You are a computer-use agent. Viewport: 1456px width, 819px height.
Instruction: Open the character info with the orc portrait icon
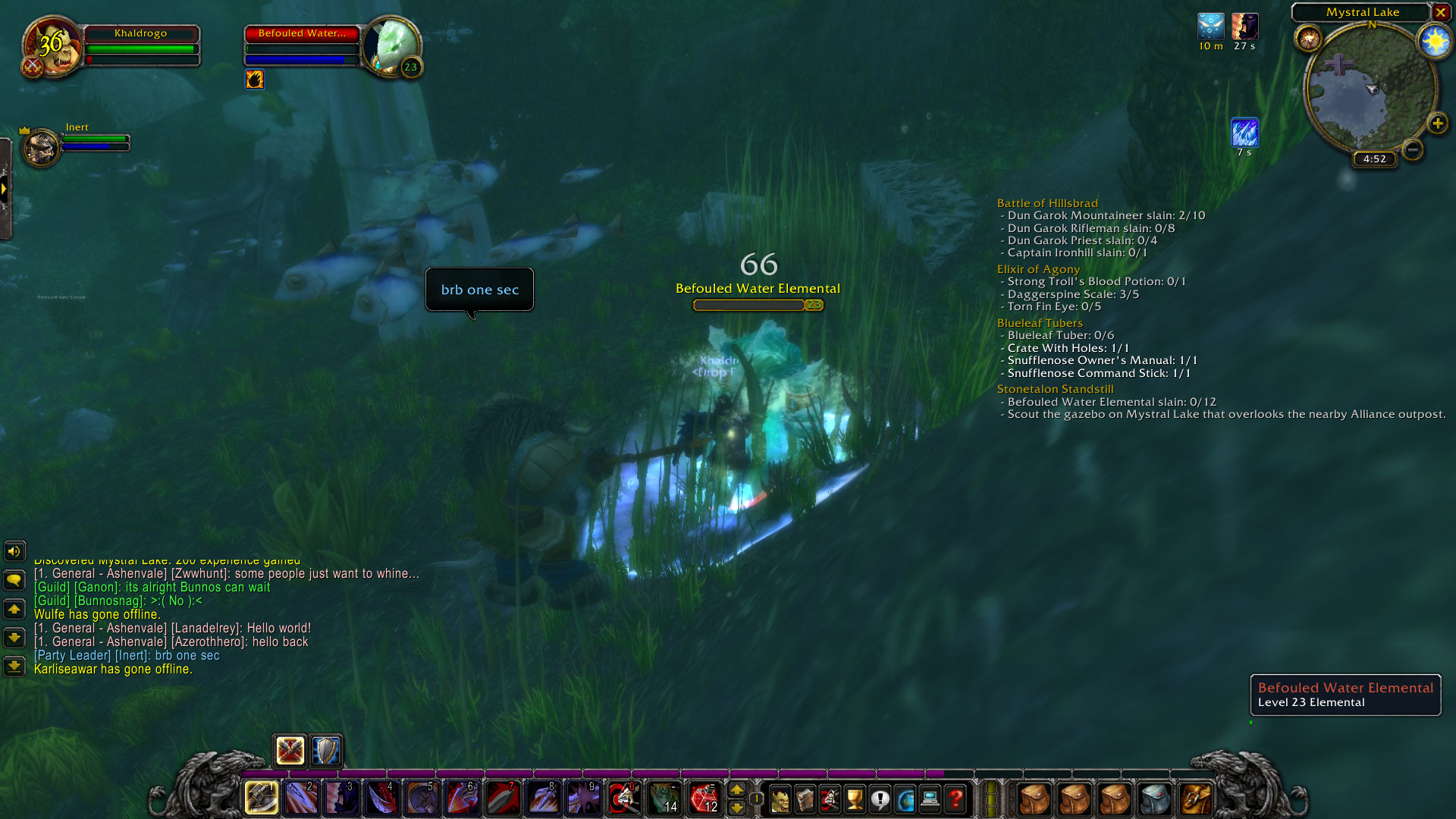point(781,799)
